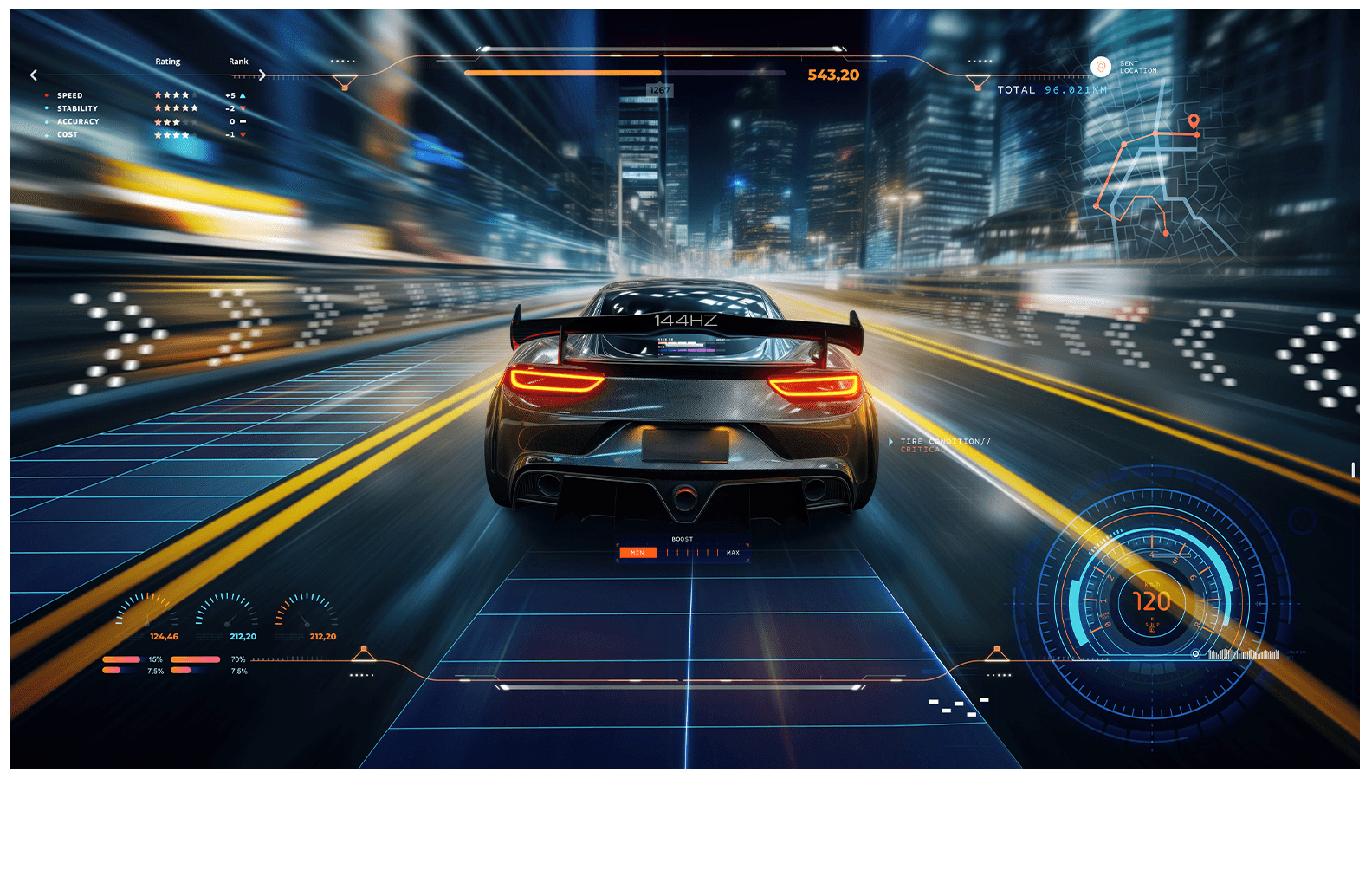The image size is (1372, 889).
Task: Click the downward rank arrow beside -2
Action: point(243,107)
